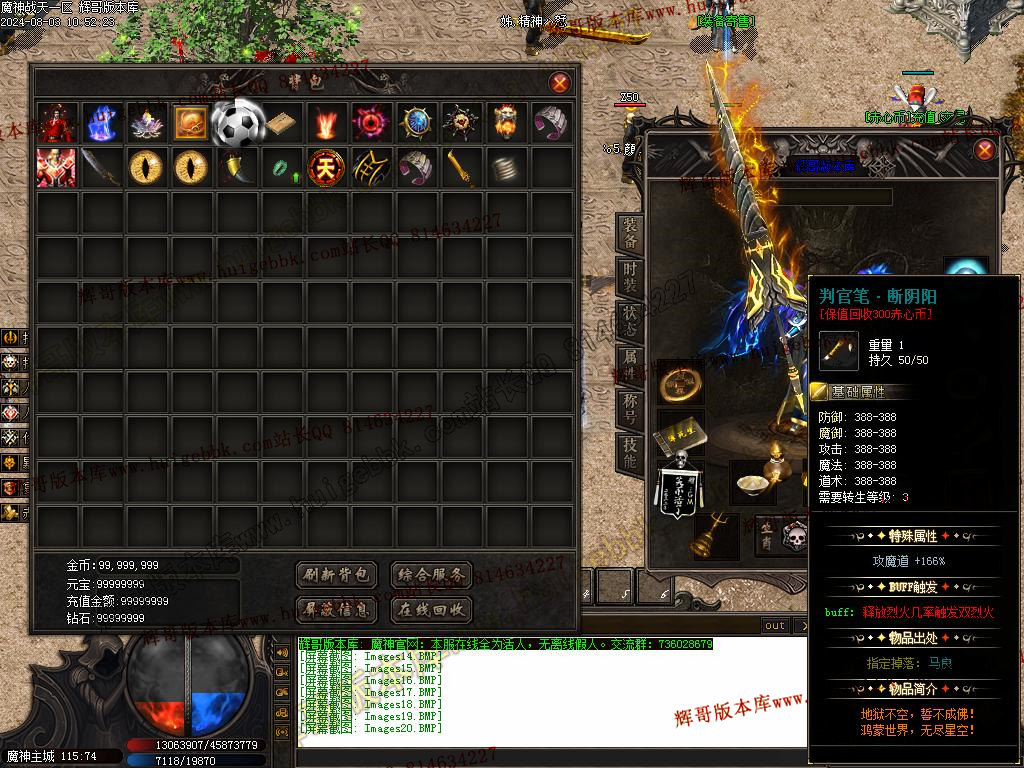
Task: Select the soccer ball item
Action: pos(236,122)
